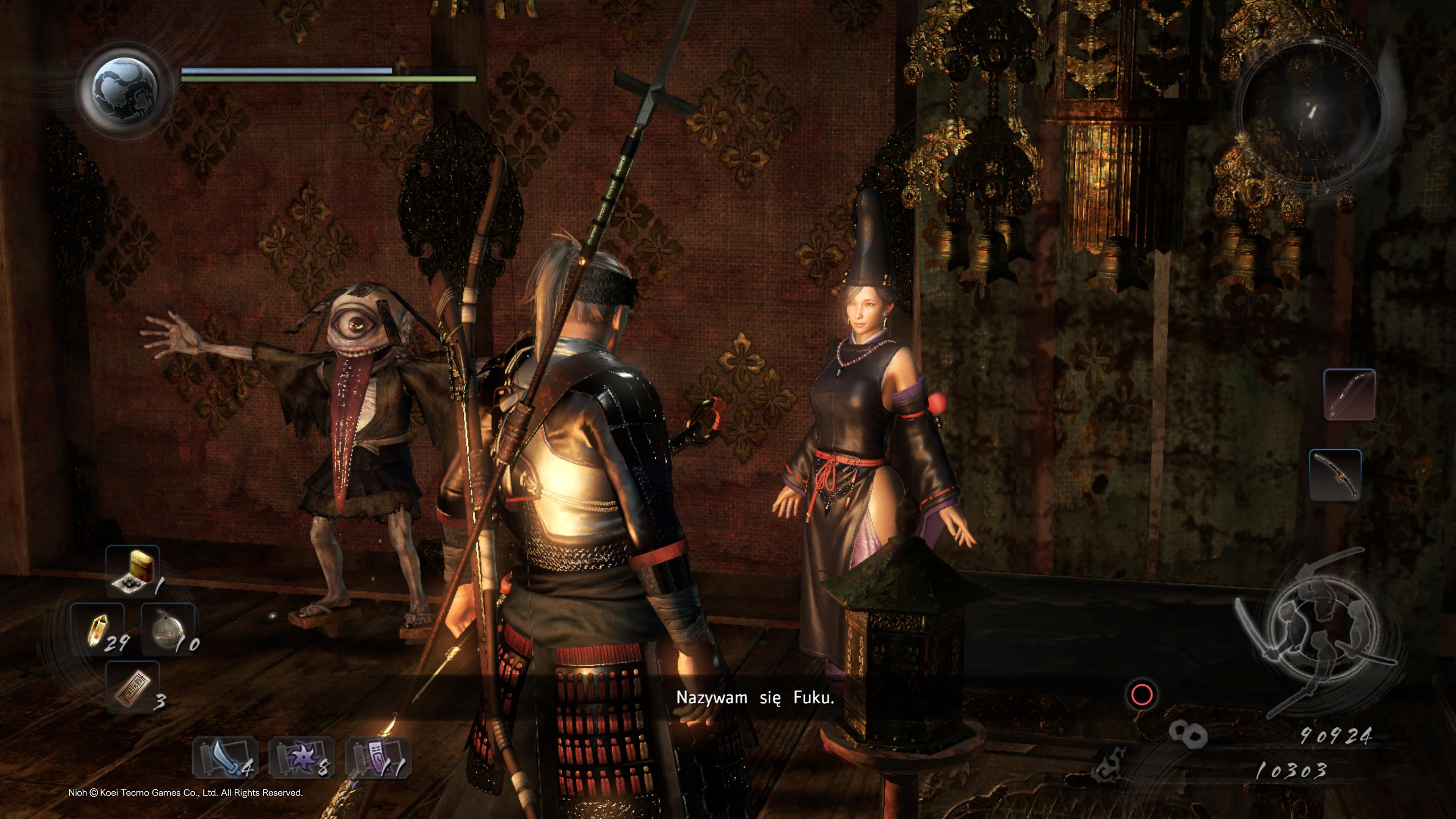Screen dimensions: 1456x819
Task: Select the bow ranged weapon slot
Action: pos(1349,394)
